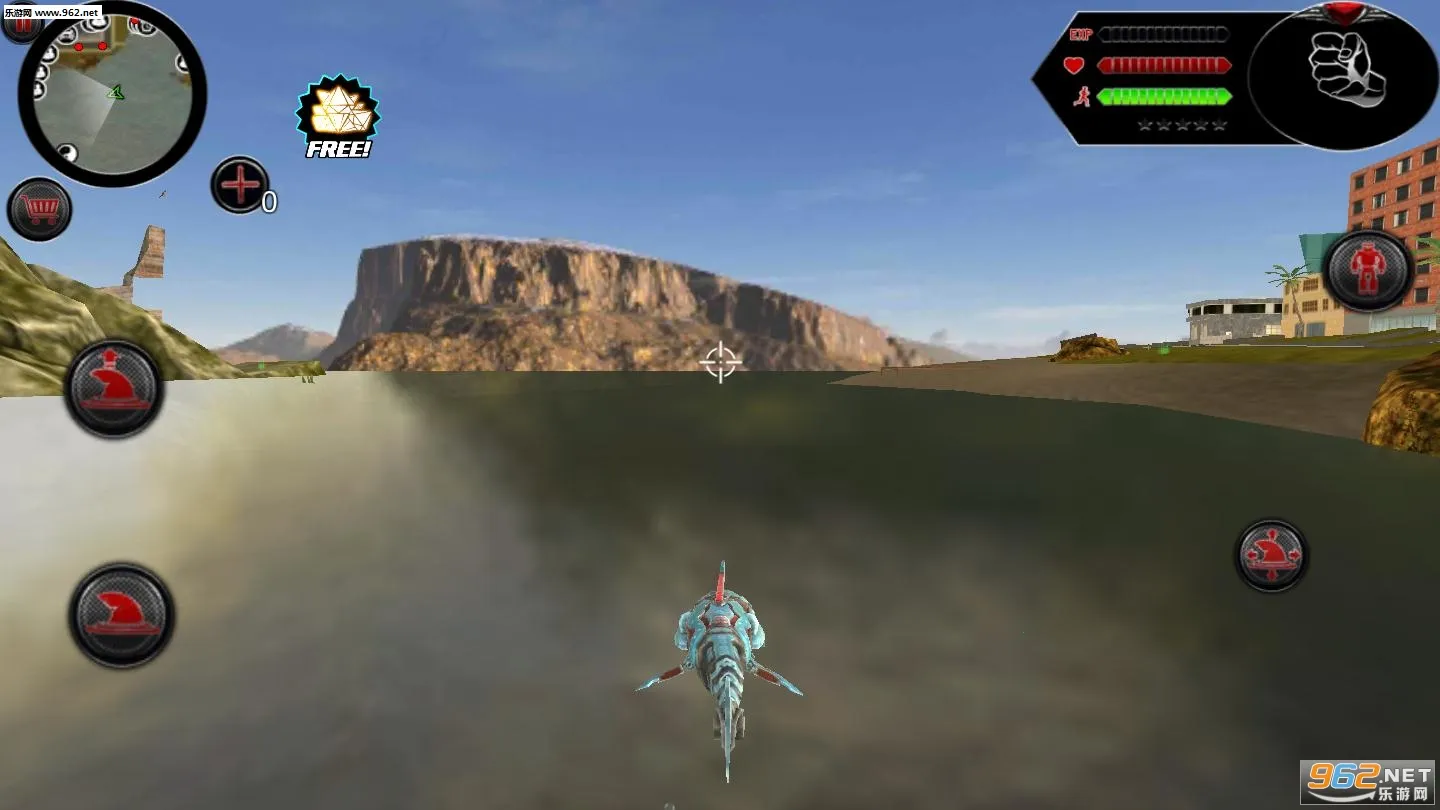Tap the heart icon beside the health bar
1440x810 pixels.
point(1074,66)
